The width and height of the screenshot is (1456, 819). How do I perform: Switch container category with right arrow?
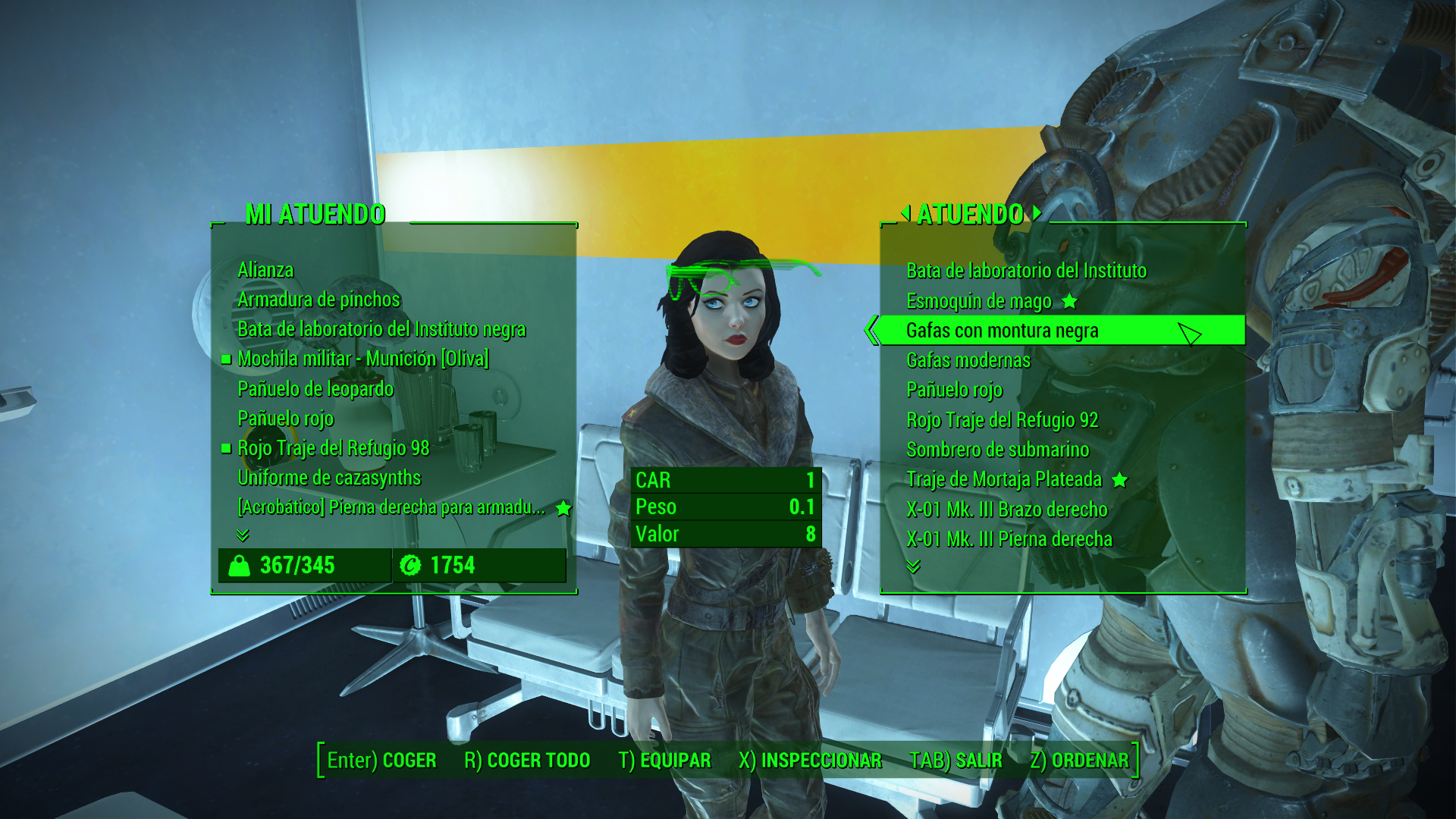click(1037, 214)
